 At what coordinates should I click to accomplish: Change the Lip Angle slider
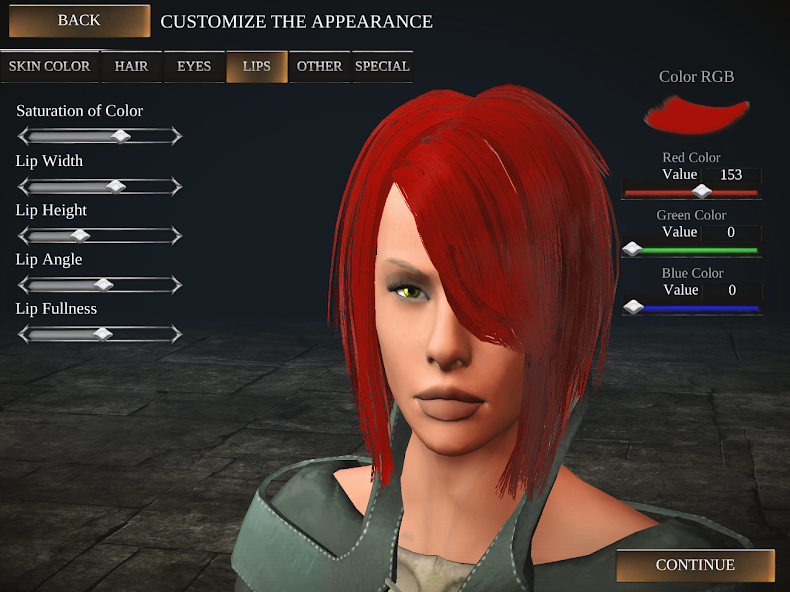point(103,284)
